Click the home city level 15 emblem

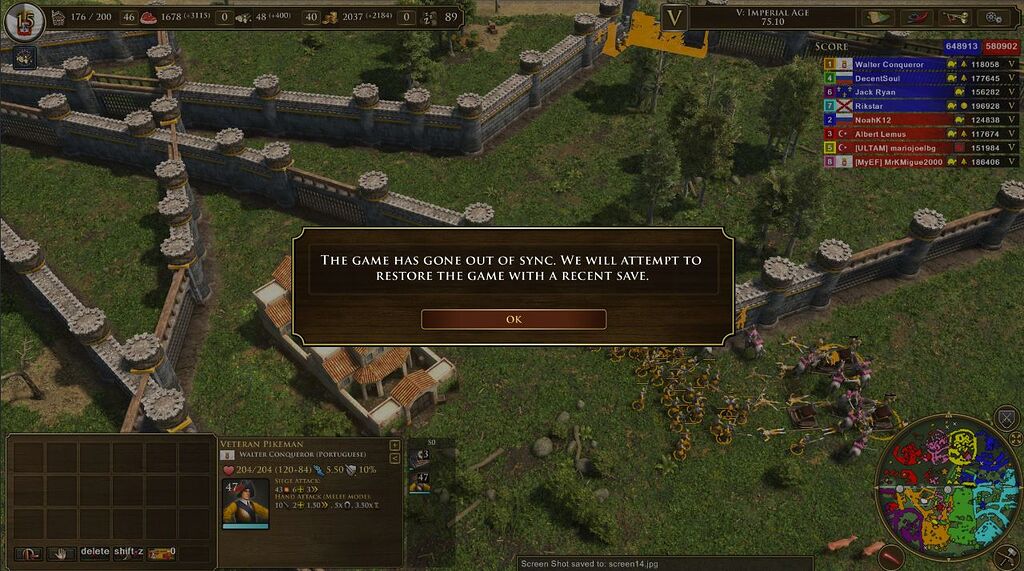coord(23,21)
